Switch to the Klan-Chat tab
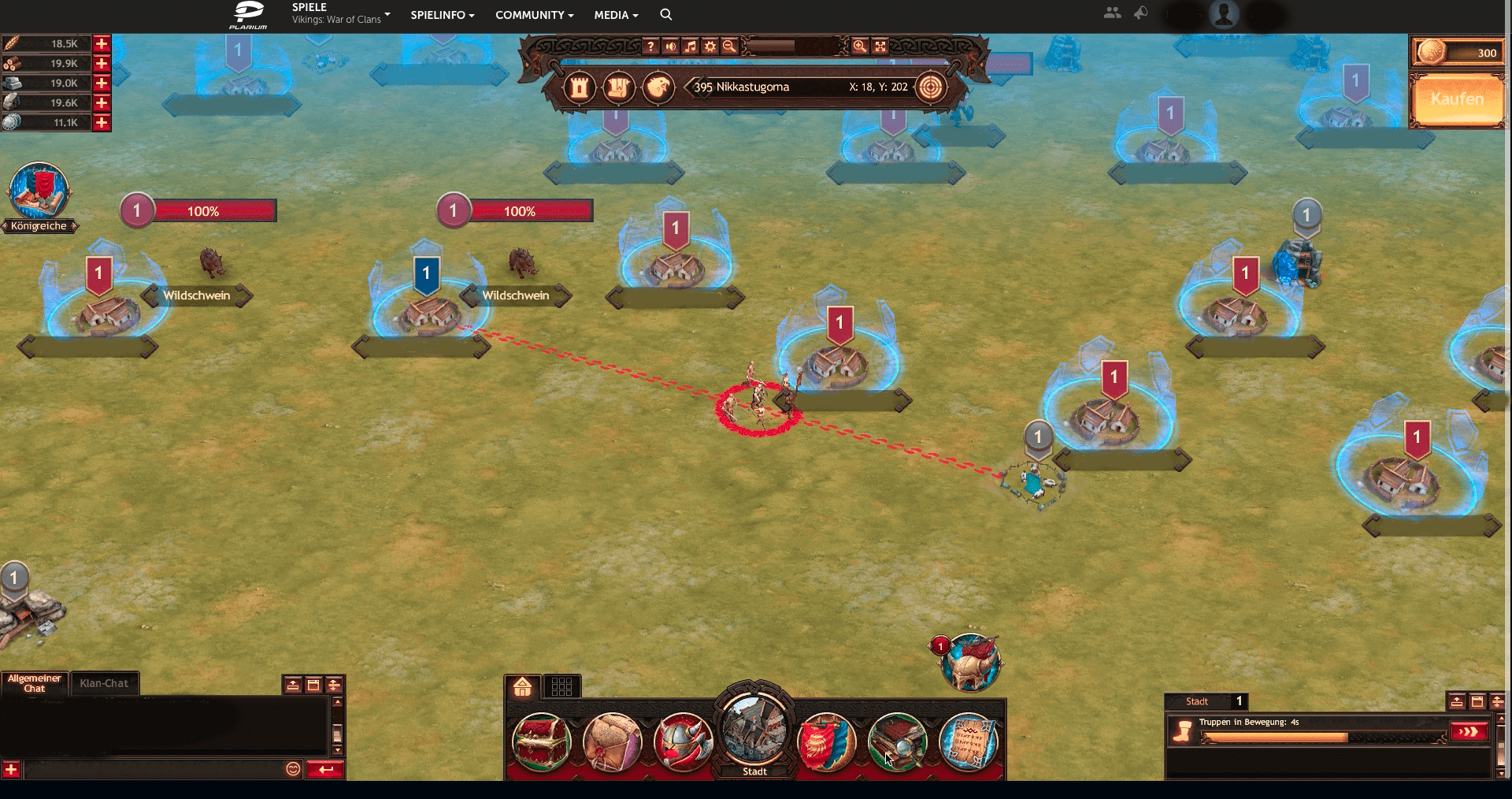1512x799 pixels. tap(104, 683)
